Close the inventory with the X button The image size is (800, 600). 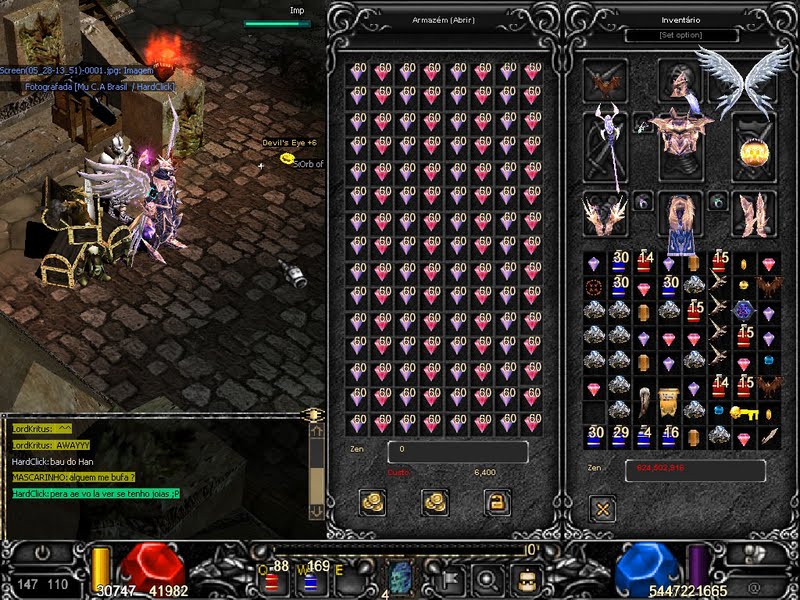pos(603,509)
